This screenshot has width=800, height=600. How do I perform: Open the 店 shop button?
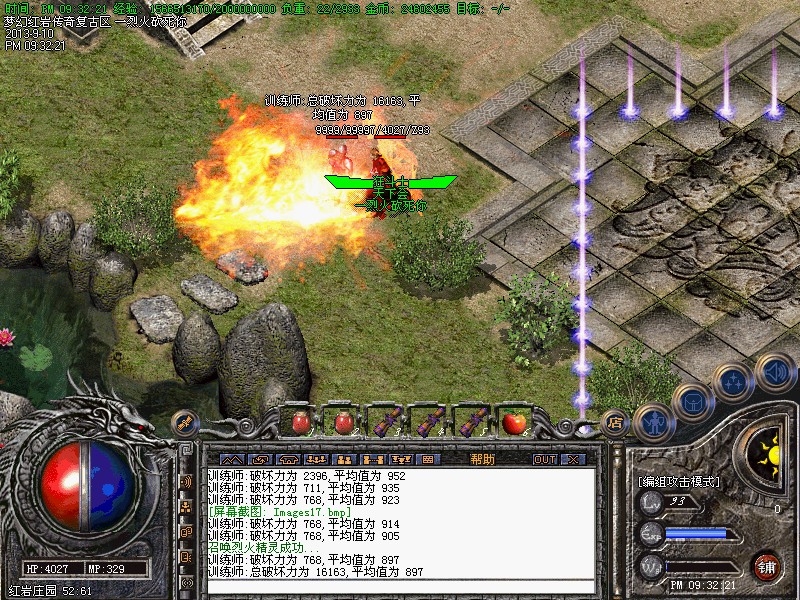[616, 421]
